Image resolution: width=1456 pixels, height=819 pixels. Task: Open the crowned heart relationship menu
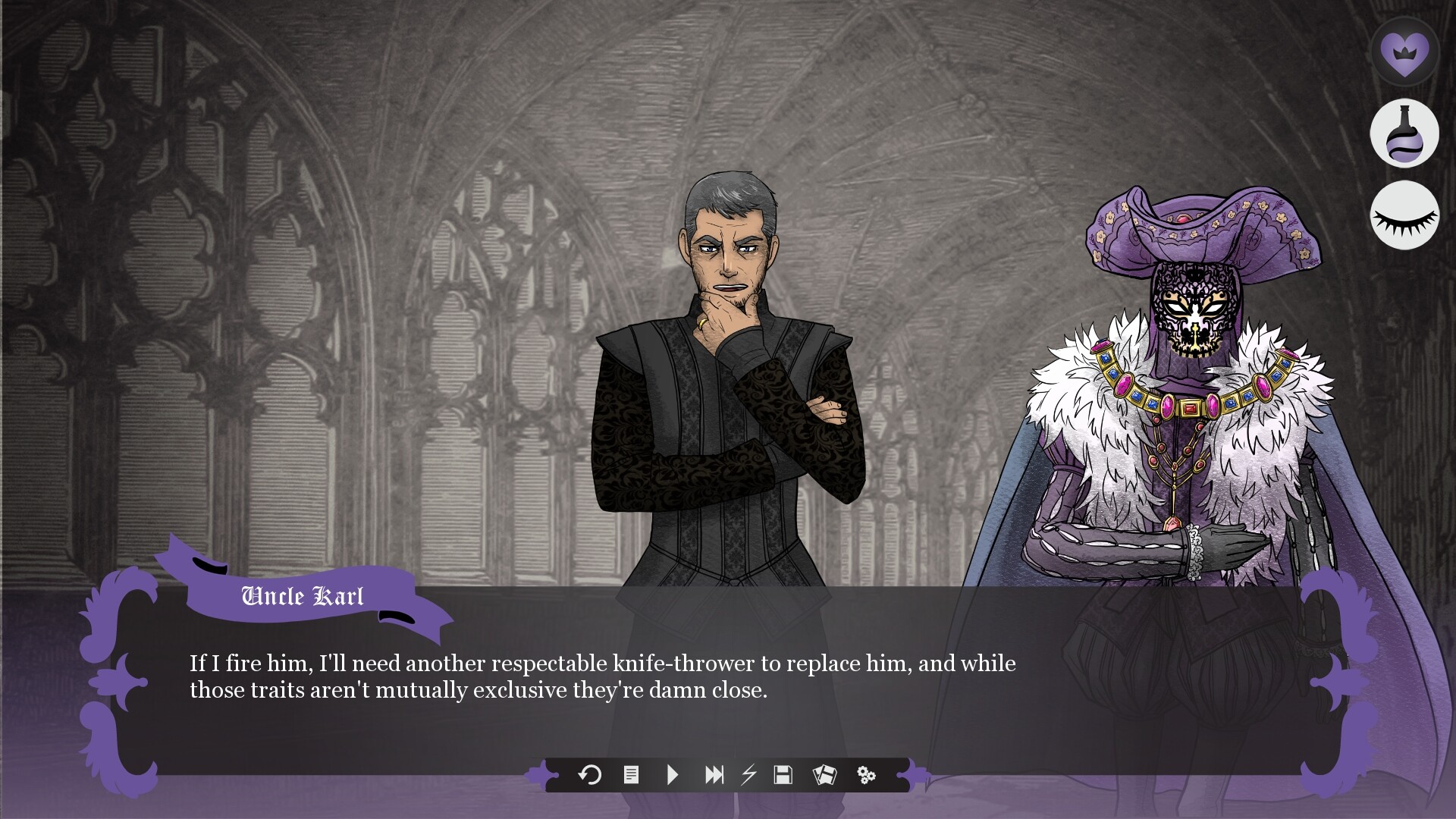[1406, 53]
